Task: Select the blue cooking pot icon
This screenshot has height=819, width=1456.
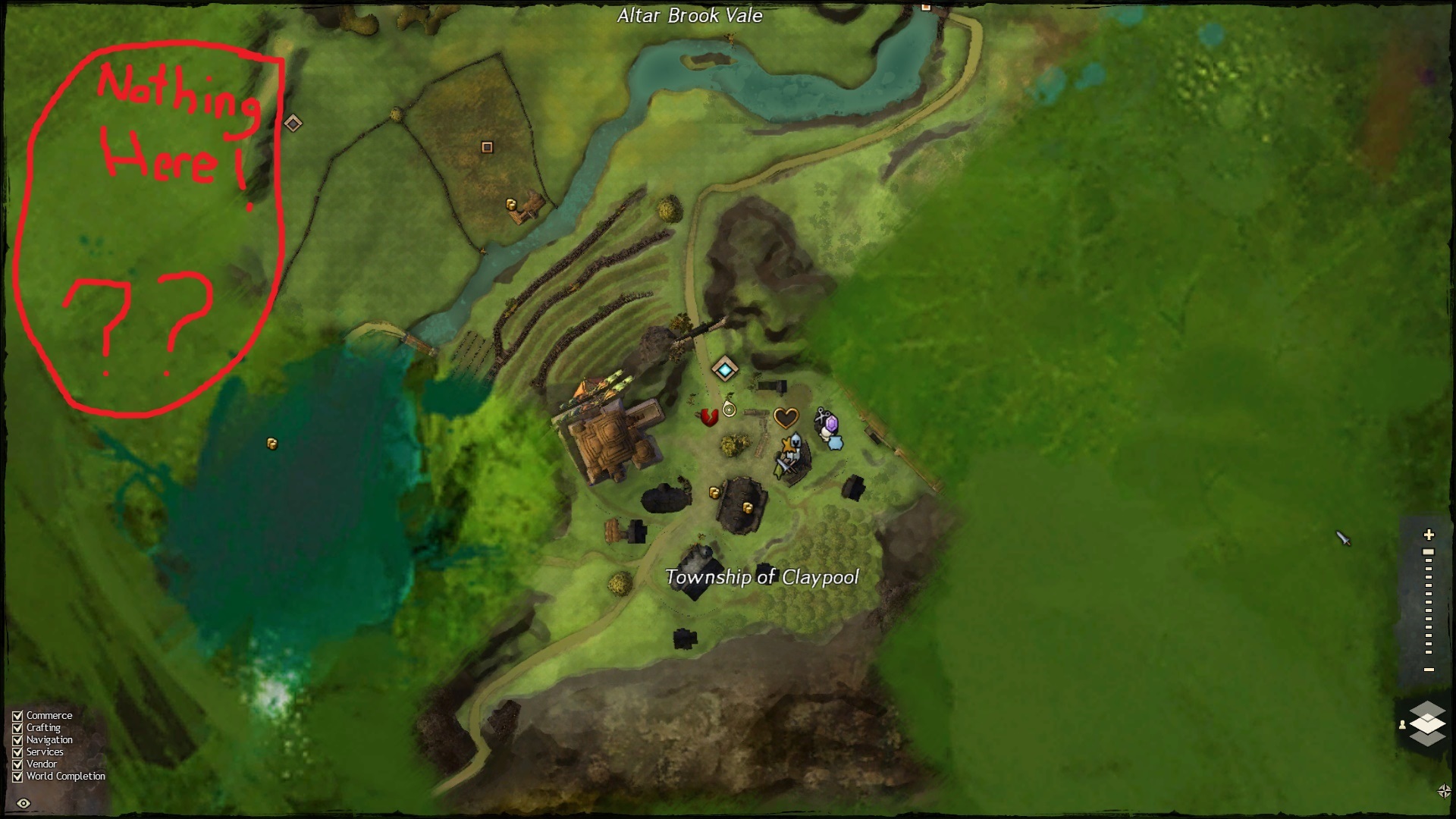Action: [x=836, y=442]
